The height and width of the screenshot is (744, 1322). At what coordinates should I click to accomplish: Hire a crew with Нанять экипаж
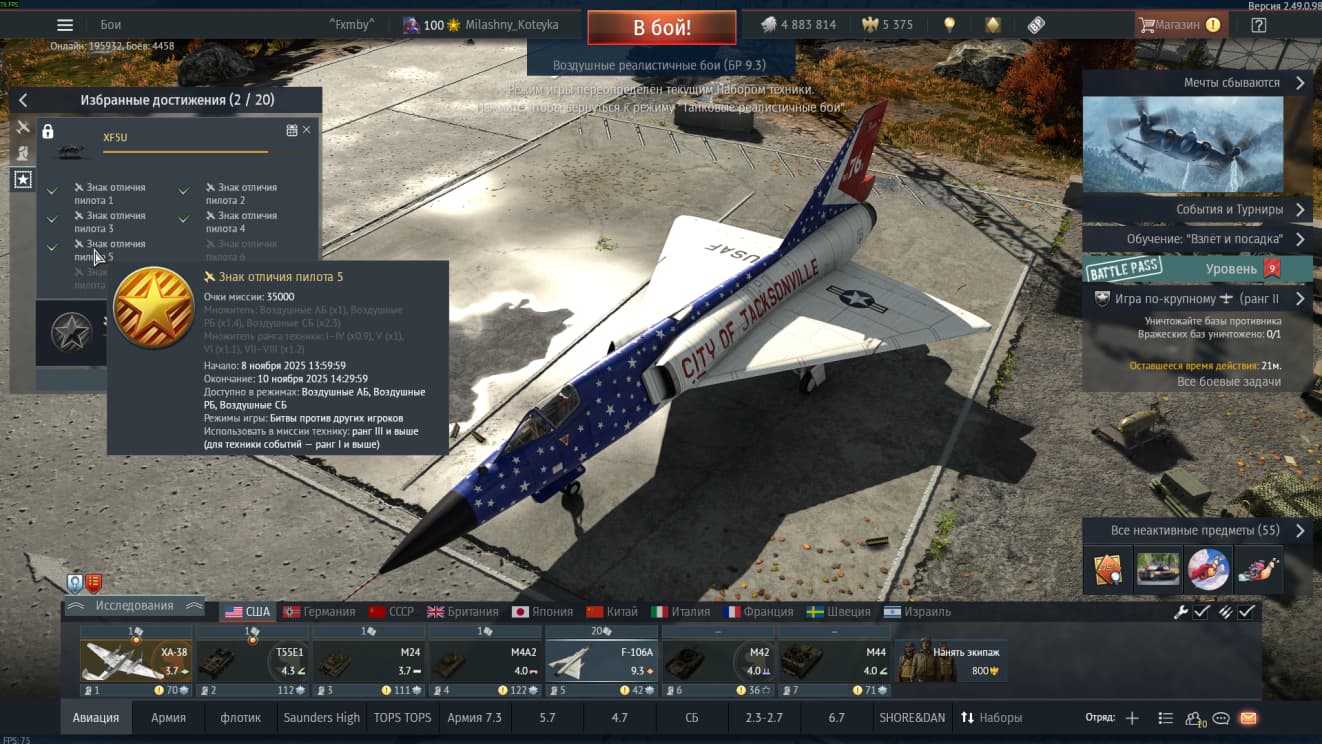[951, 661]
